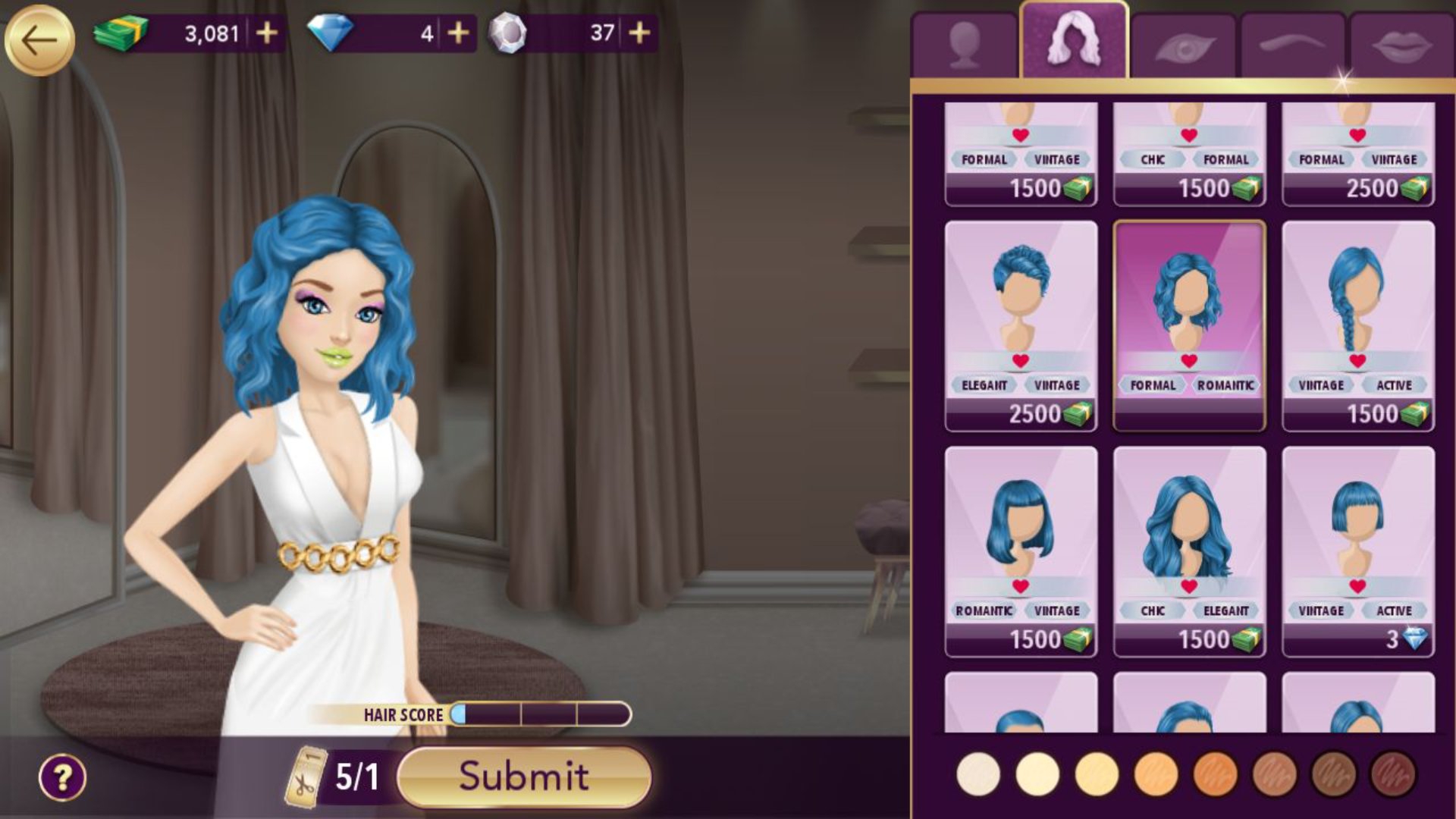The image size is (1456, 819).
Task: Open the help question mark button
Action: coord(62,777)
